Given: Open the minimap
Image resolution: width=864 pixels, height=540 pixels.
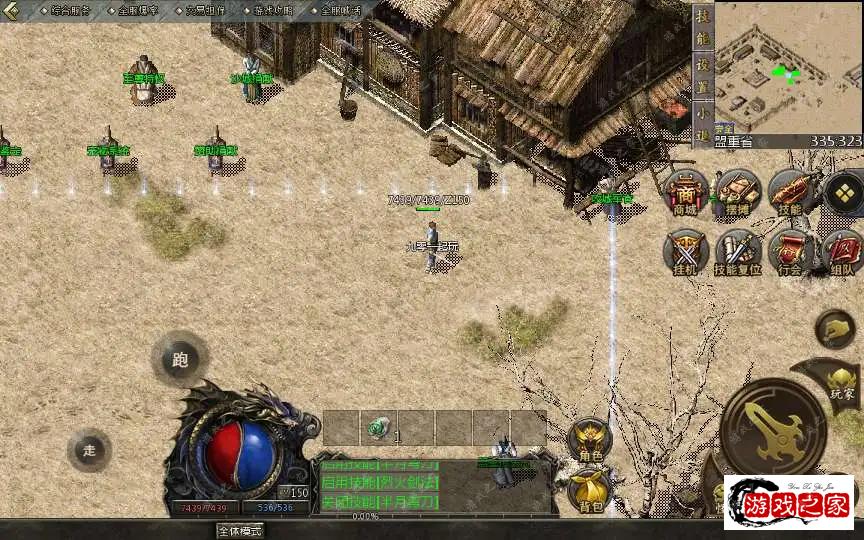Looking at the screenshot, I should pos(788,68).
